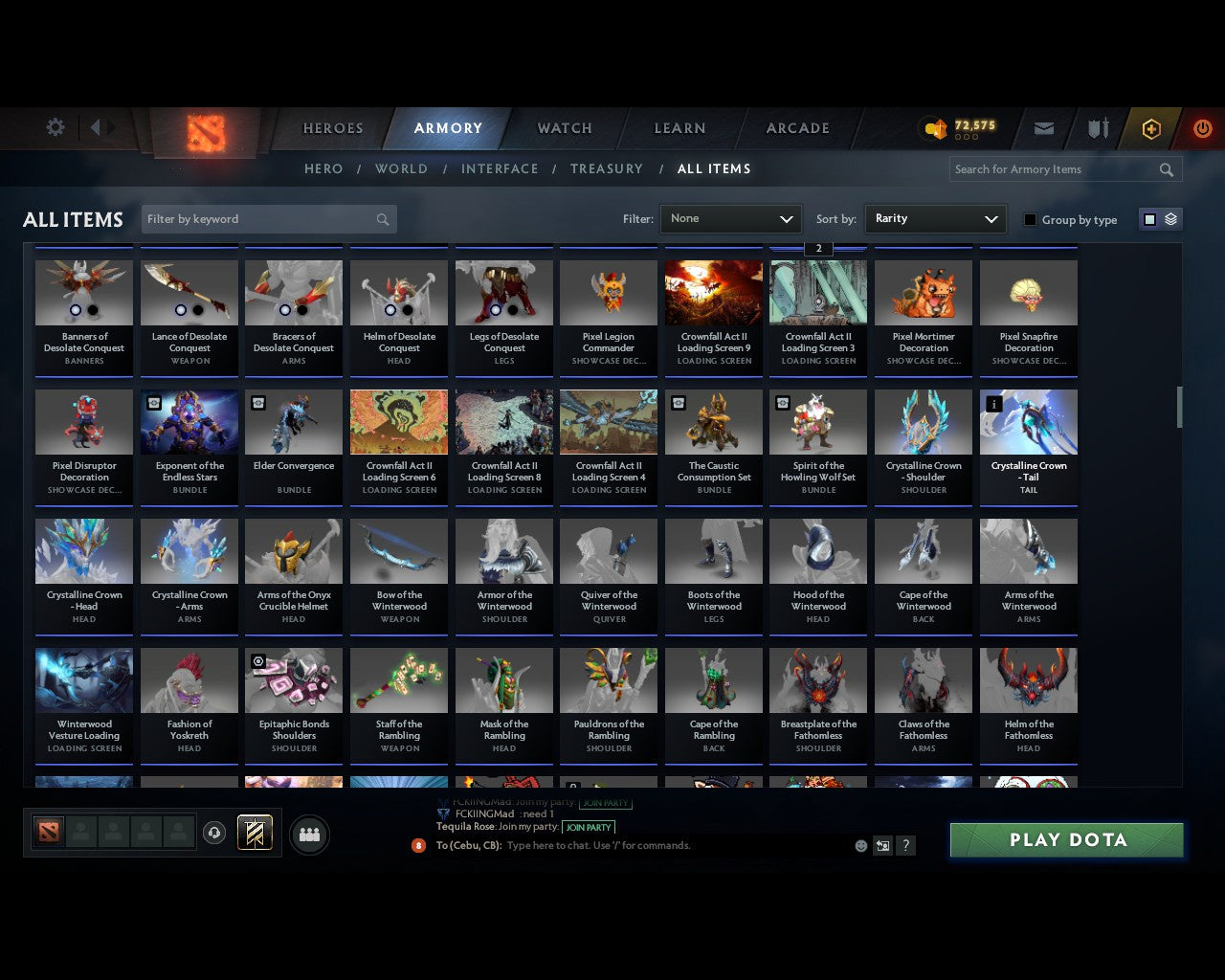Toggle Group by type checkbox
Viewport: 1225px width, 980px height.
[x=1030, y=218]
